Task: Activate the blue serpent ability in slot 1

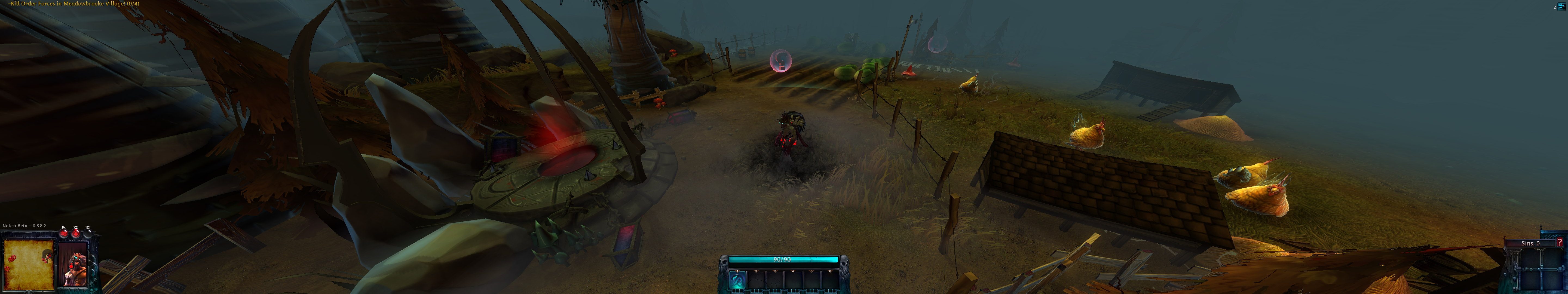Action: [x=737, y=281]
